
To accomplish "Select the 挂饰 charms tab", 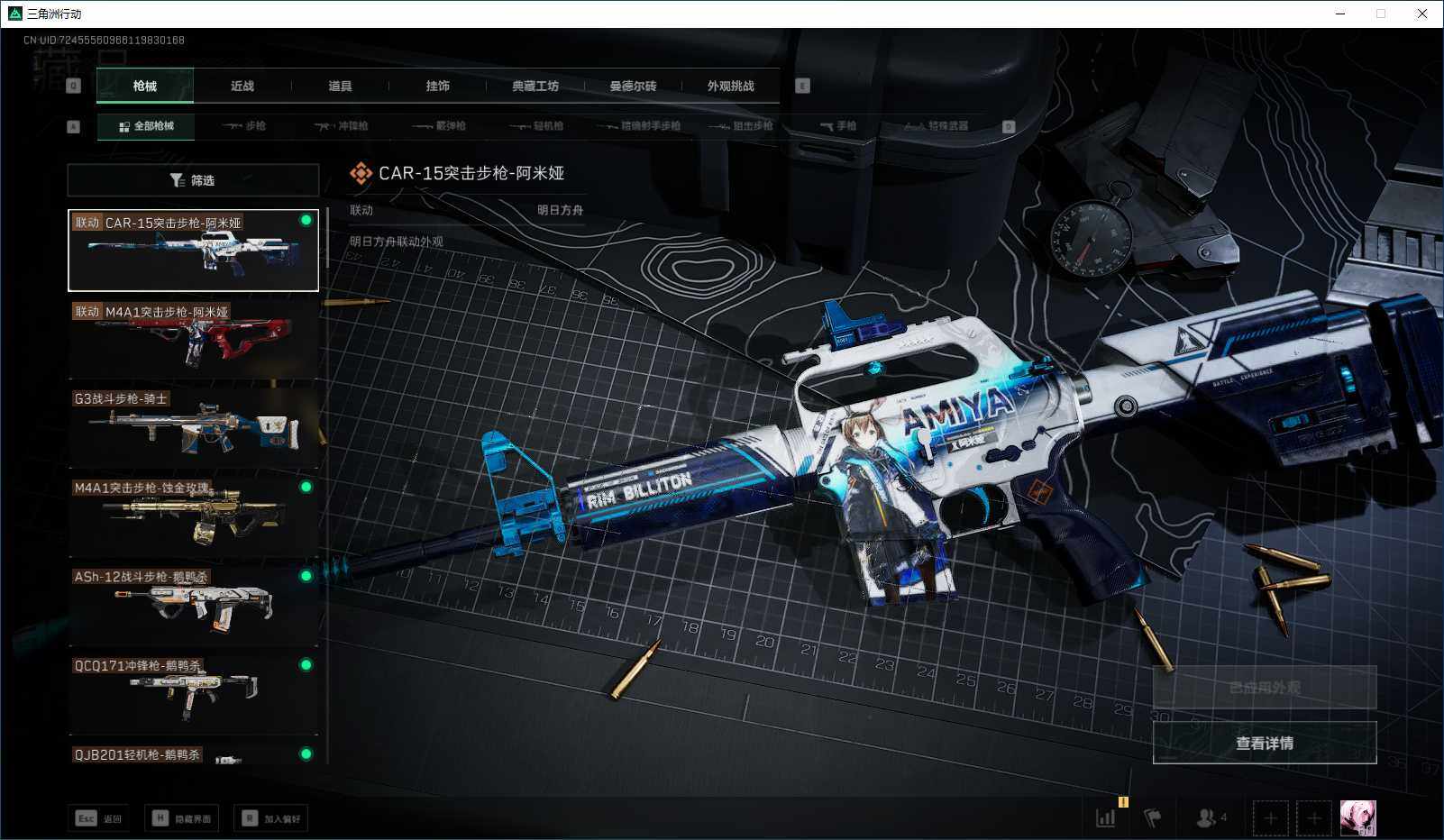I will click(x=437, y=86).
